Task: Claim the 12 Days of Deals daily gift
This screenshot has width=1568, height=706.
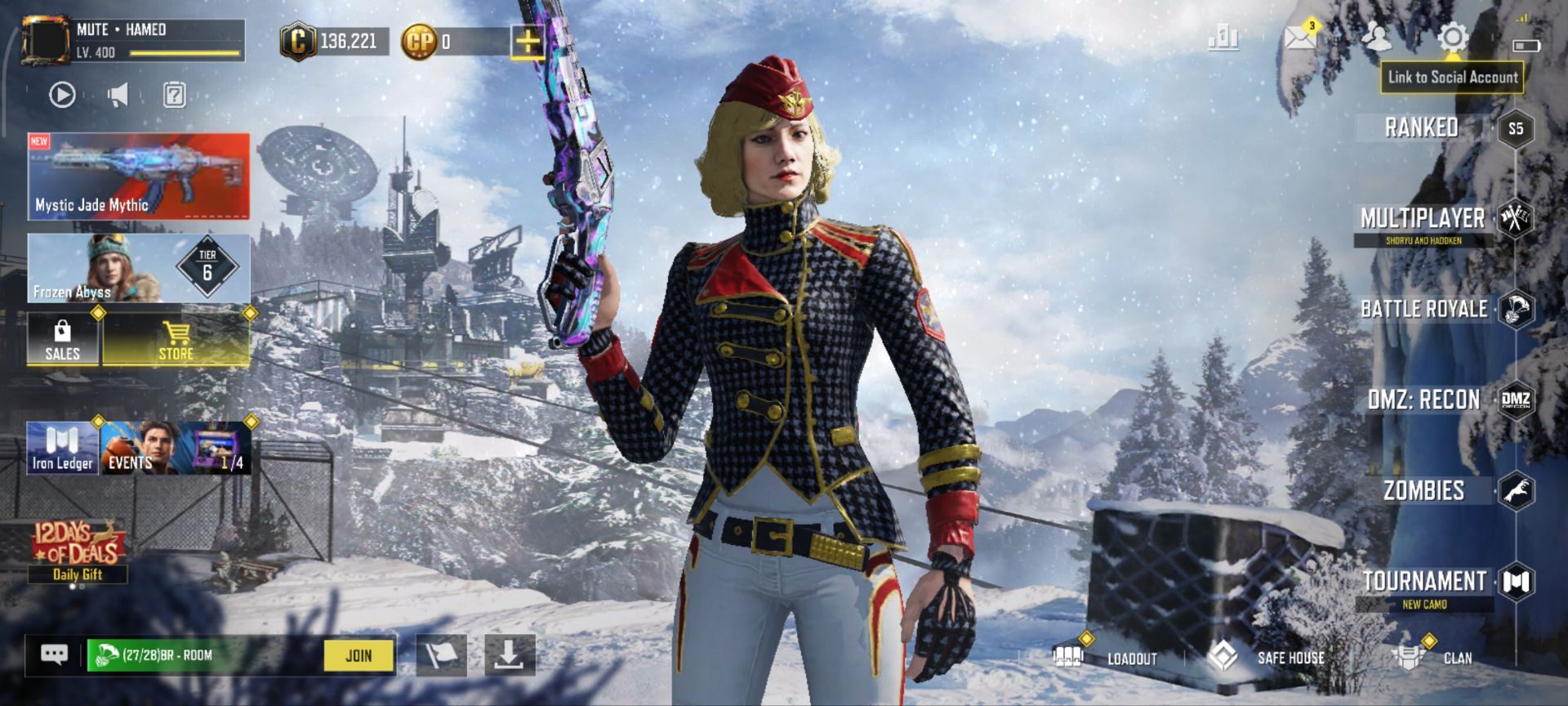Action: pyautogui.click(x=78, y=552)
